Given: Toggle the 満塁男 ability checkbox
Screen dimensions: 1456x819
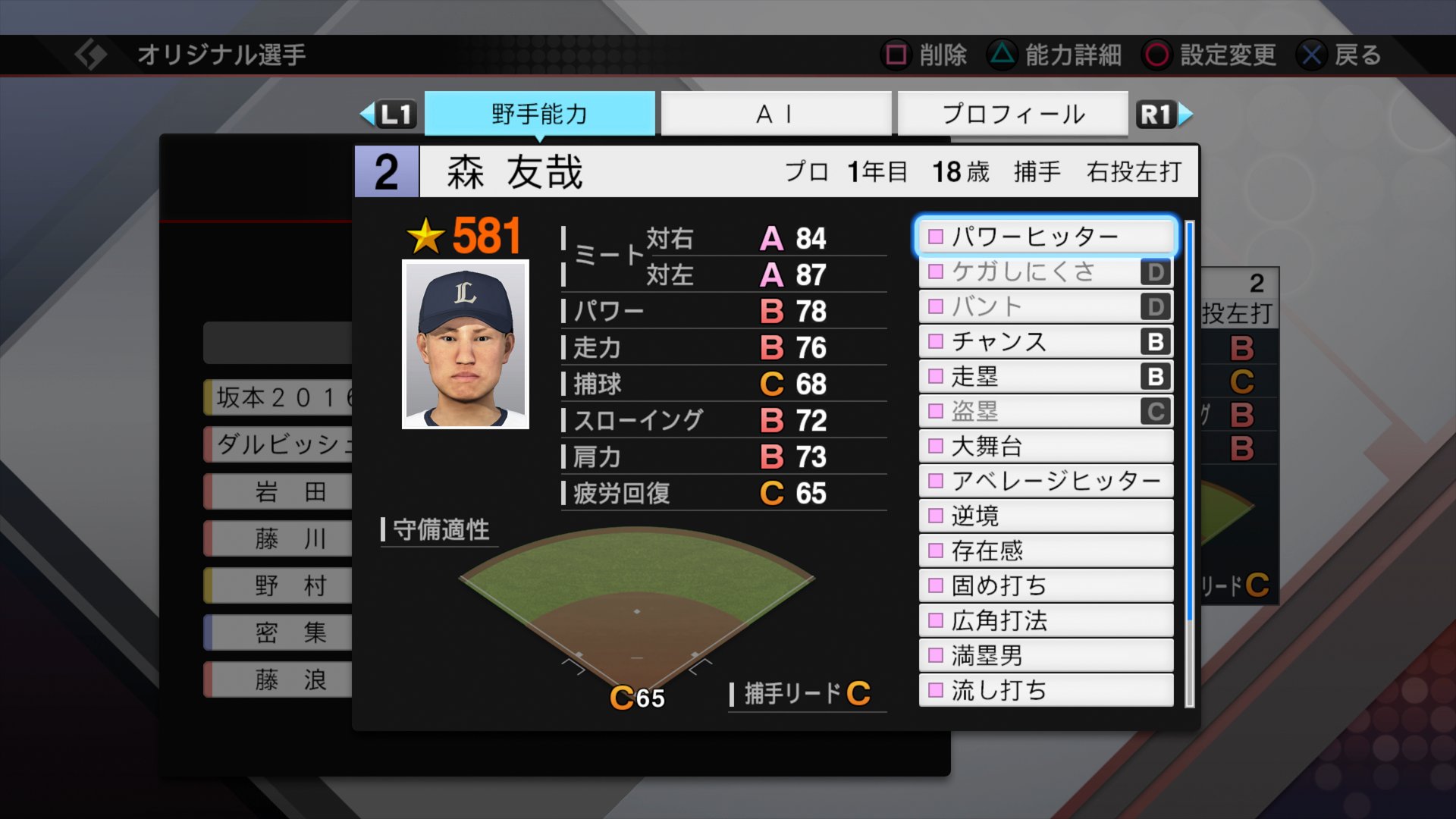Looking at the screenshot, I should (937, 656).
